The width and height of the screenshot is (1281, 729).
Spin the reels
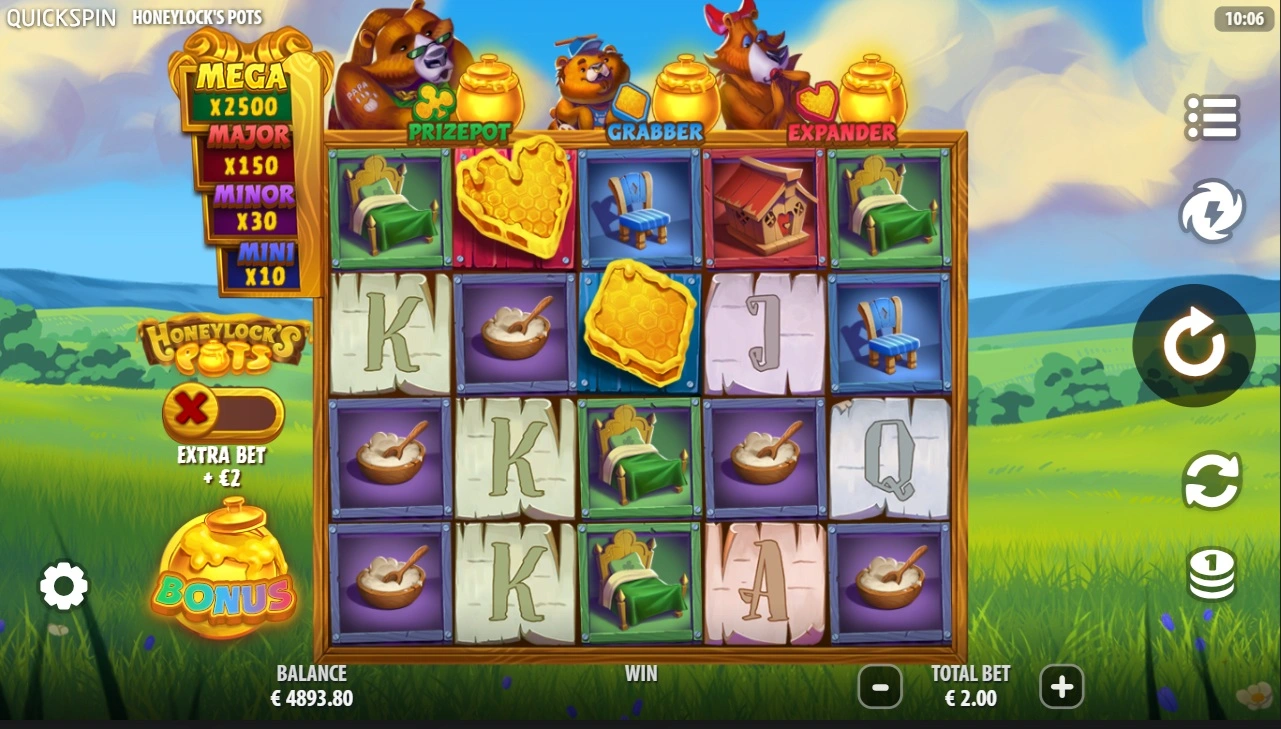coord(1193,345)
